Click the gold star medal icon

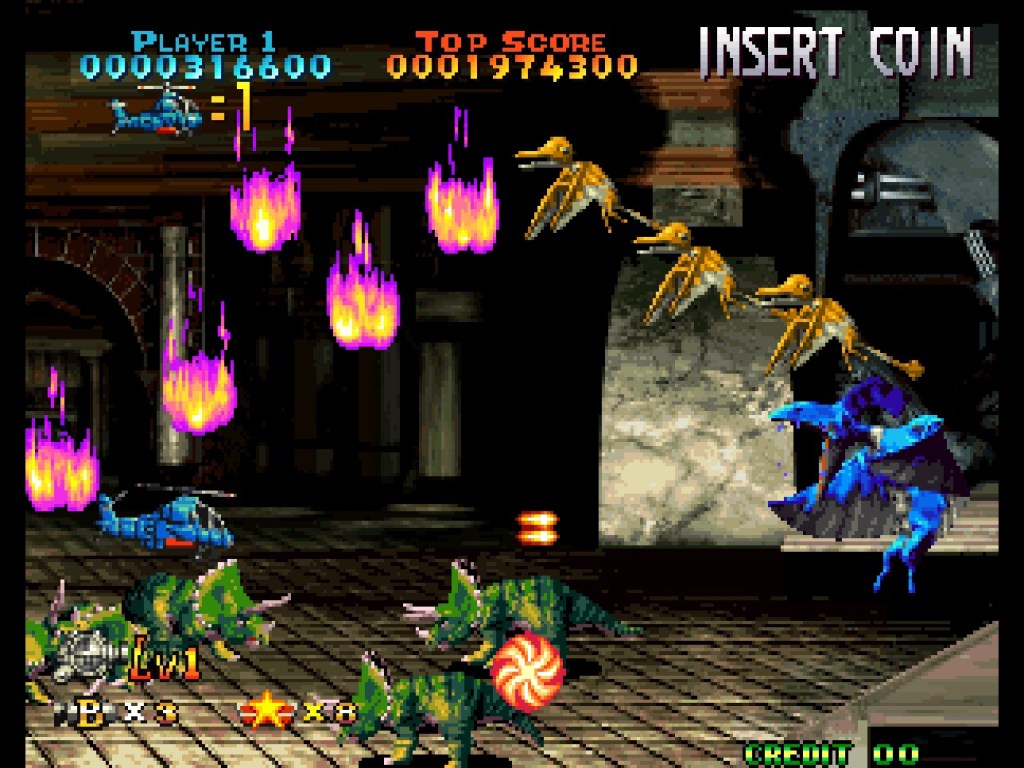pyautogui.click(x=263, y=711)
